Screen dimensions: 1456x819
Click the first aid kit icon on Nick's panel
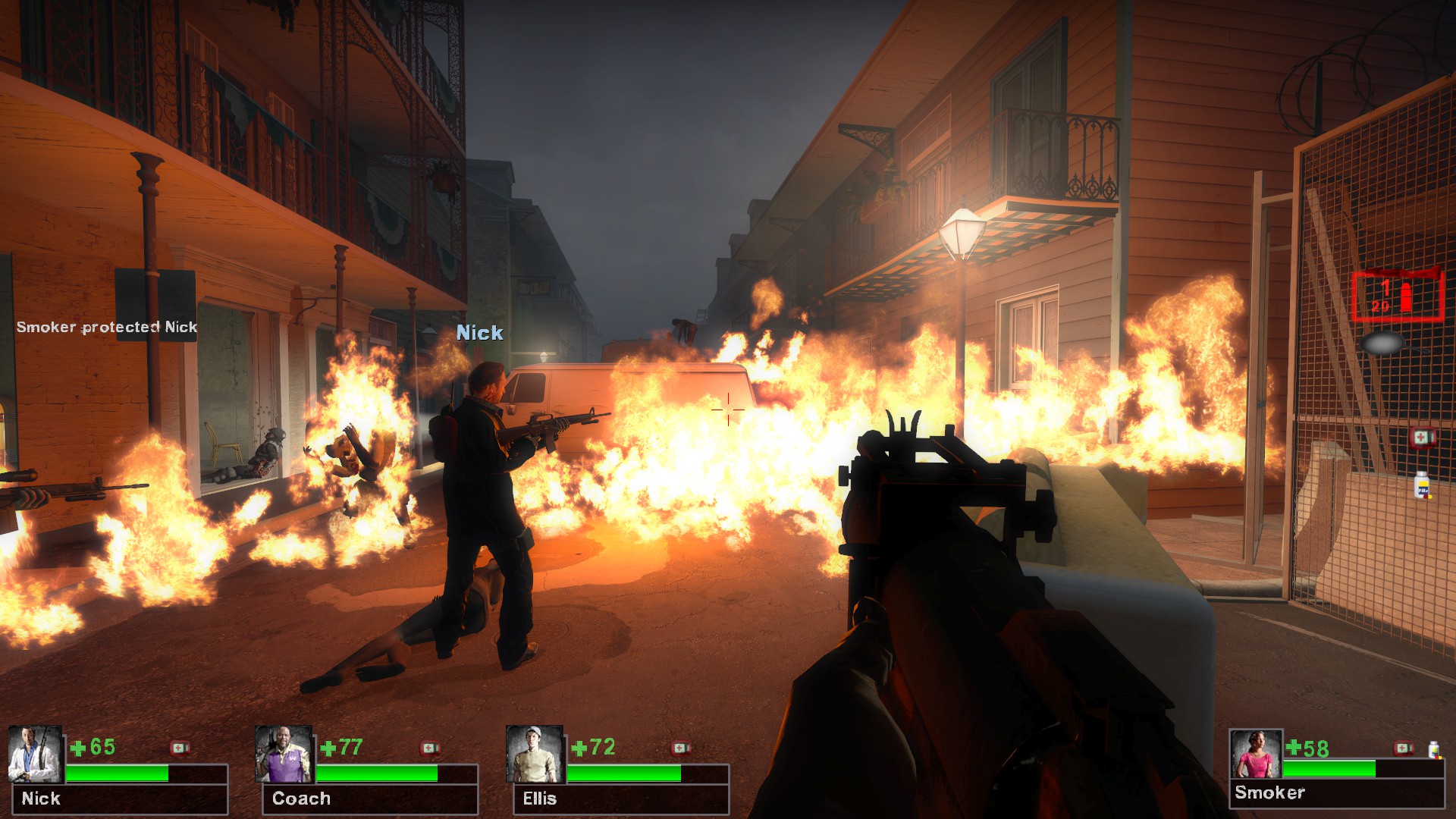pos(180,748)
